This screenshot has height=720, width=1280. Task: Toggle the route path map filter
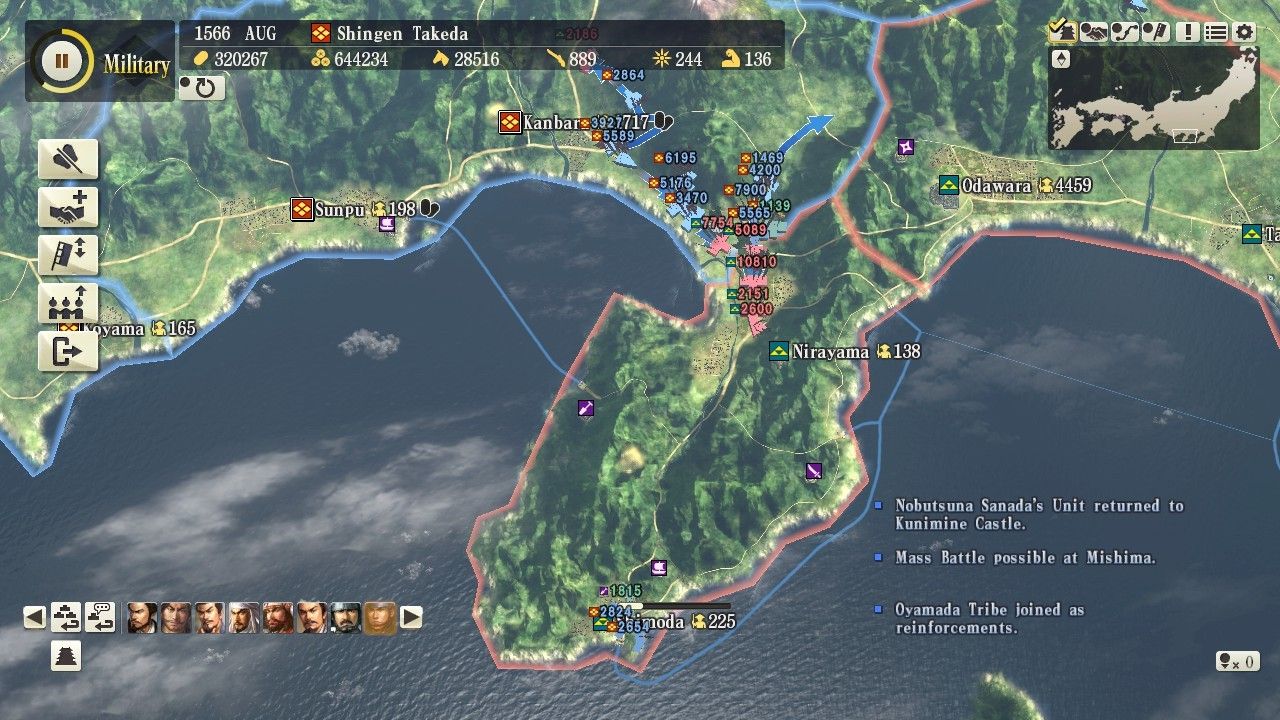(x=1124, y=32)
